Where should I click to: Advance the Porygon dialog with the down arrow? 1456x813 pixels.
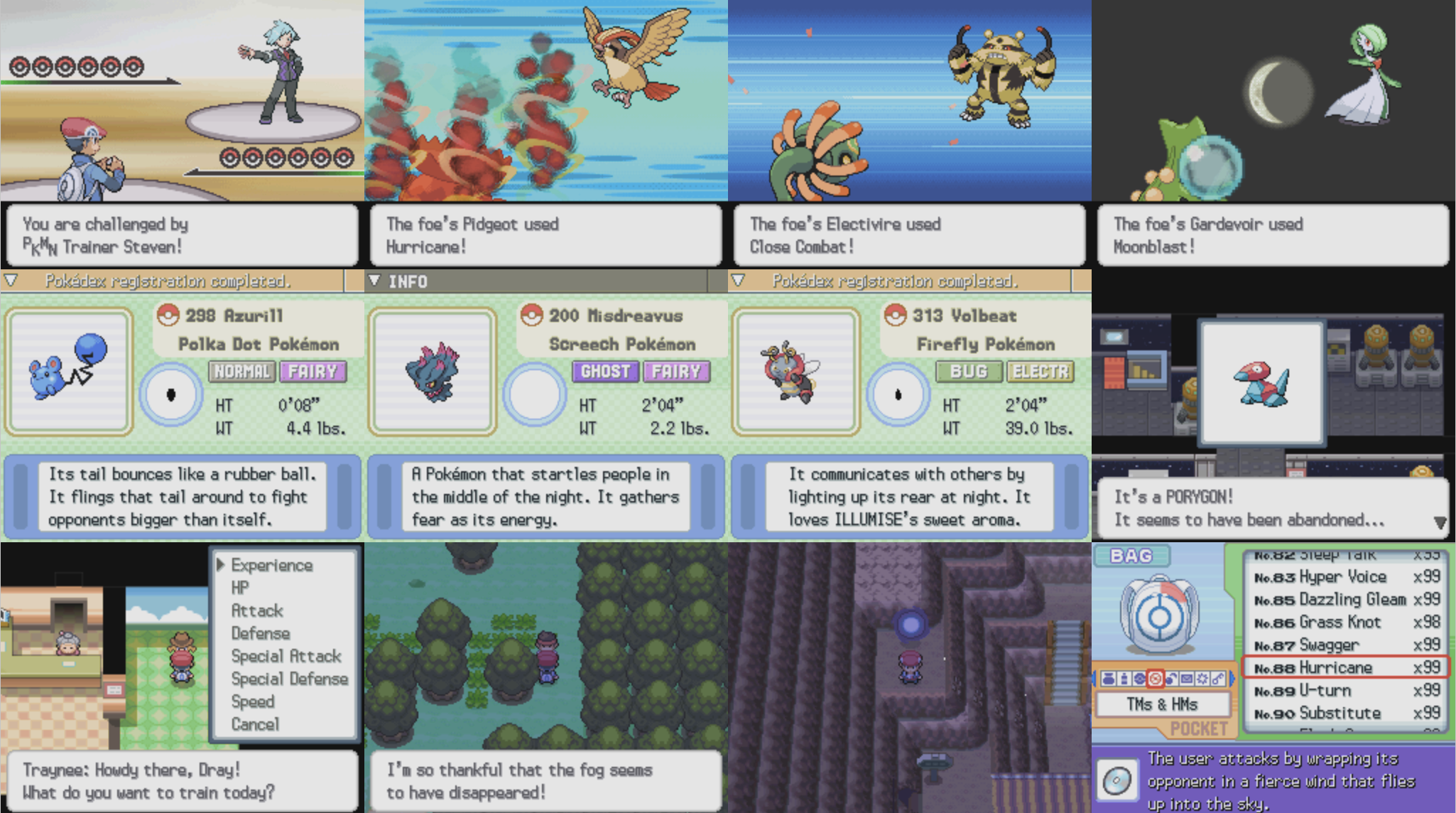coord(1441,521)
